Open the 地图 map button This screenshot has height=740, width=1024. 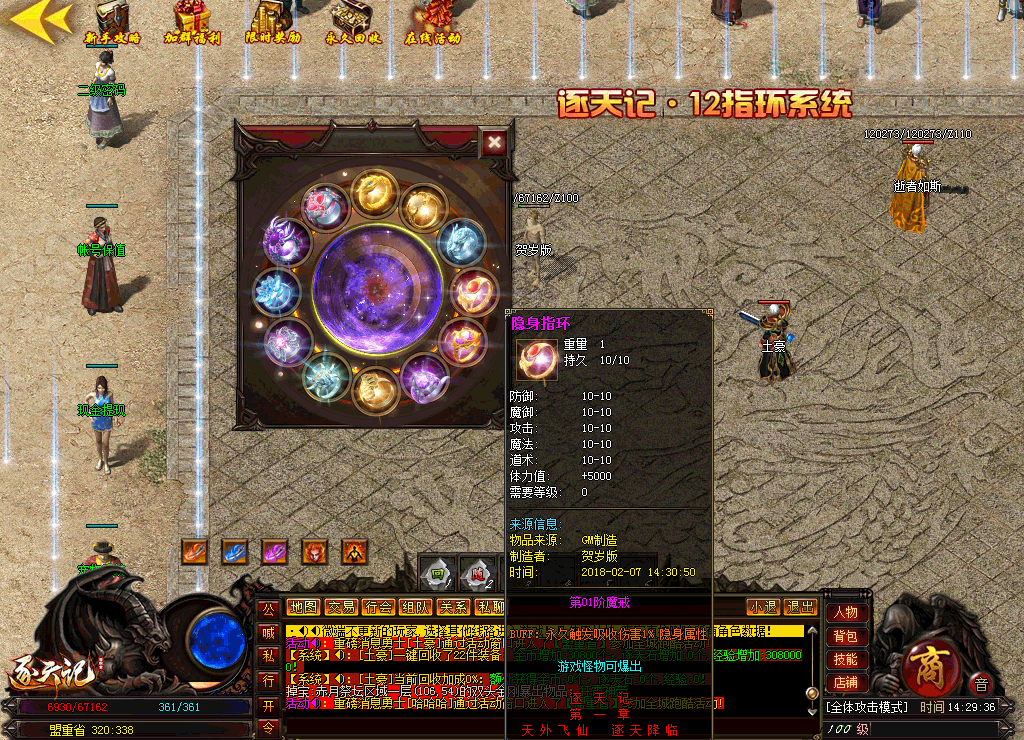304,607
